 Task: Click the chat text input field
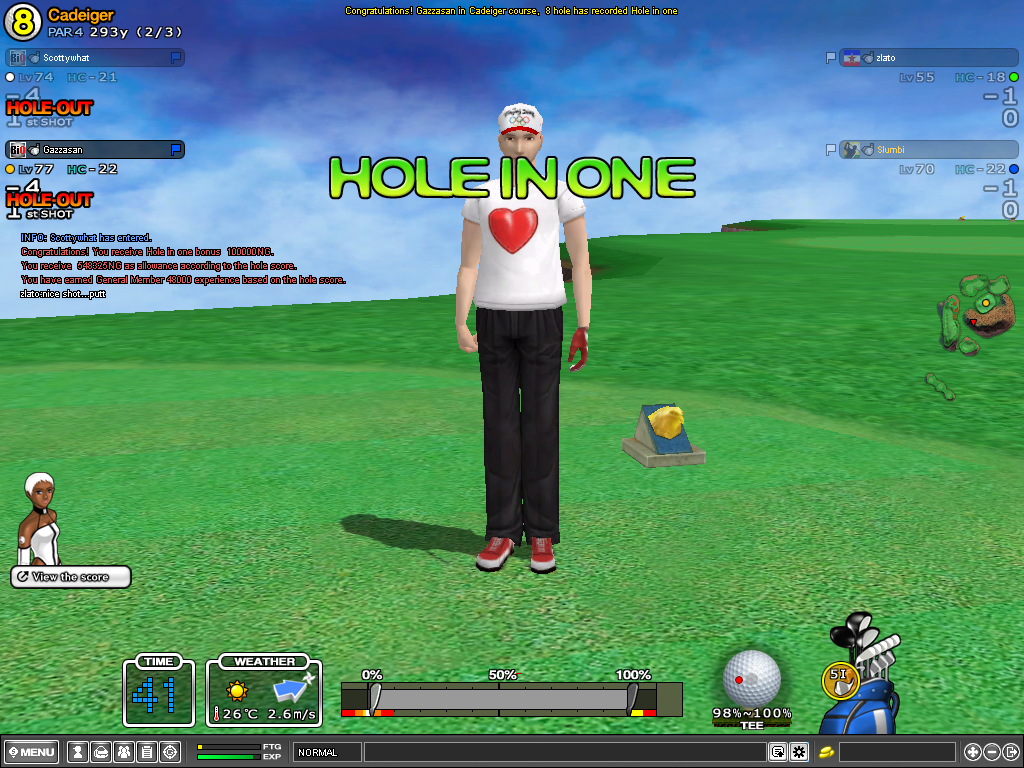tap(564, 752)
